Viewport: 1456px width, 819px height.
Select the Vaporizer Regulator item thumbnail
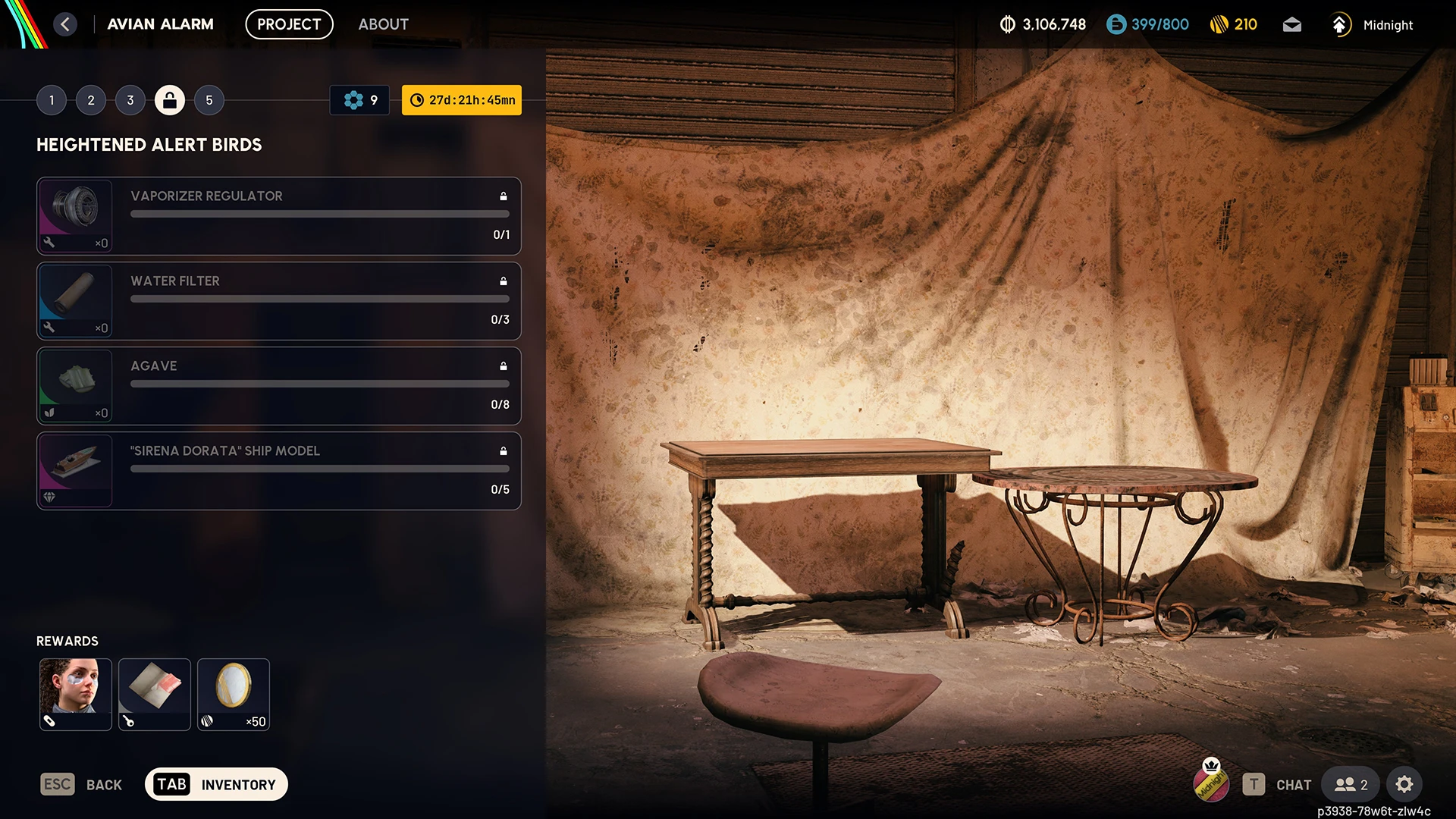pos(75,215)
